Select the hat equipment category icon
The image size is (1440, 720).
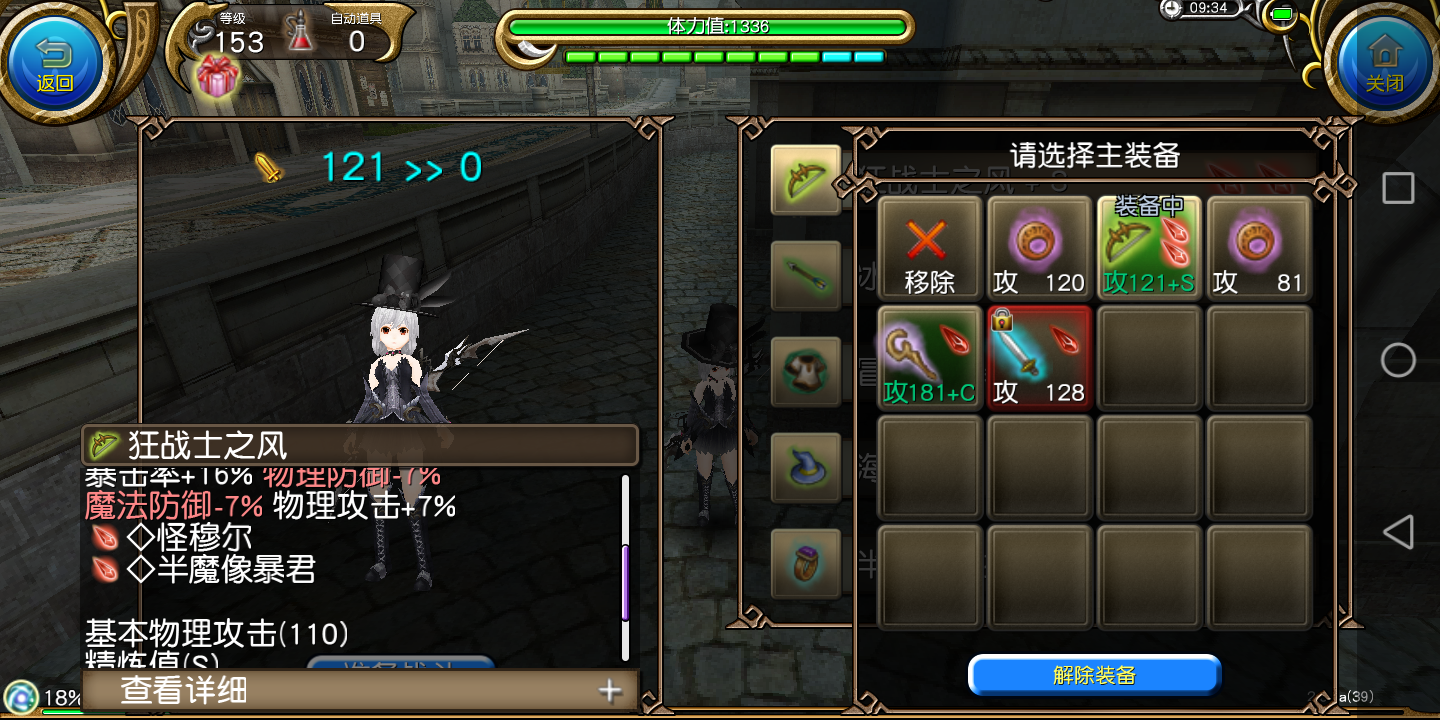tap(807, 465)
